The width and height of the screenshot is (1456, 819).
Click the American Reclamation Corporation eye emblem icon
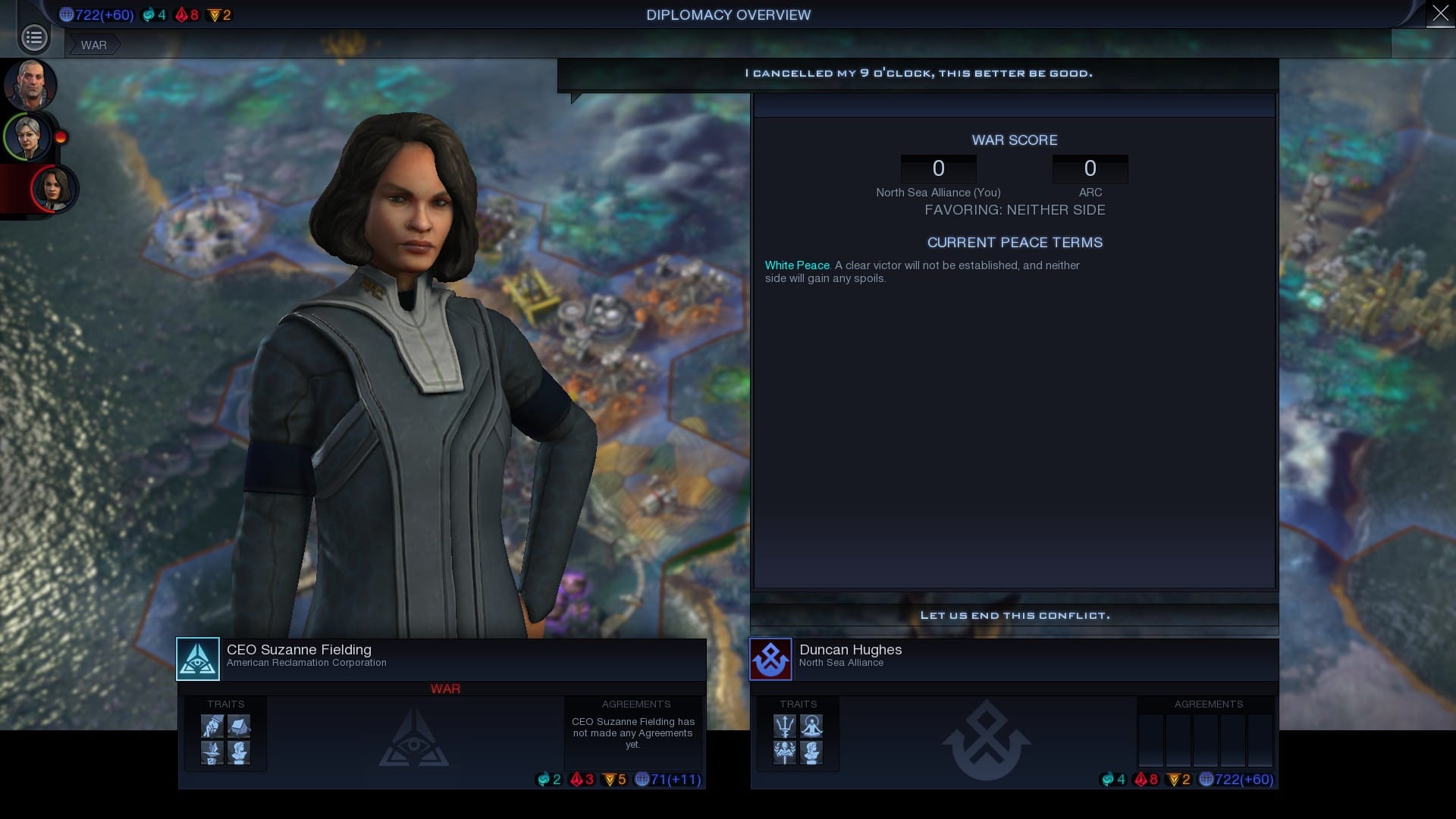198,659
